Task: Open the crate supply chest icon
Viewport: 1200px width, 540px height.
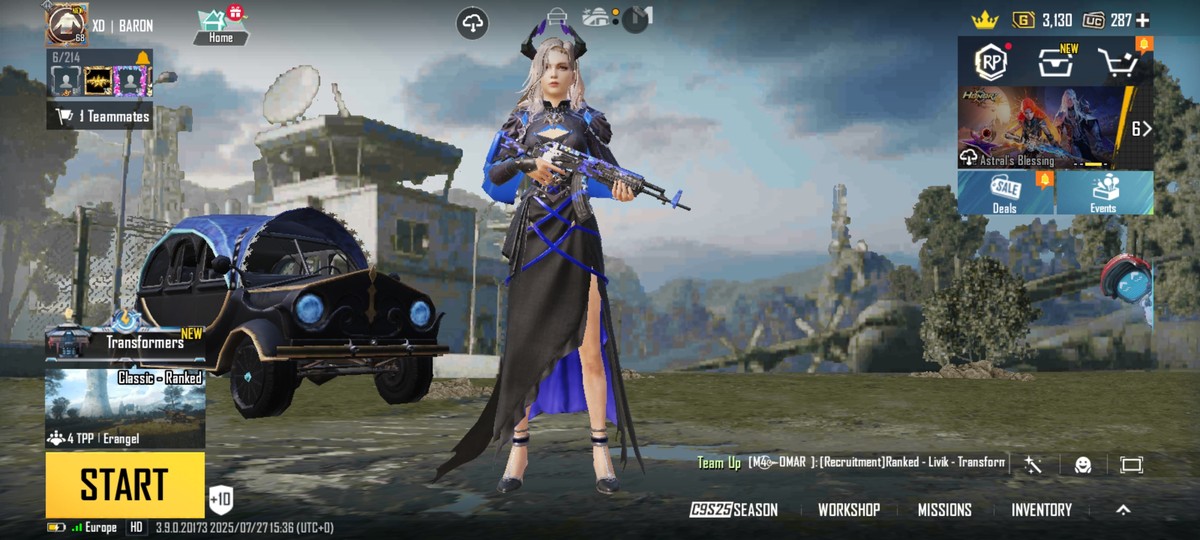Action: (x=1055, y=64)
